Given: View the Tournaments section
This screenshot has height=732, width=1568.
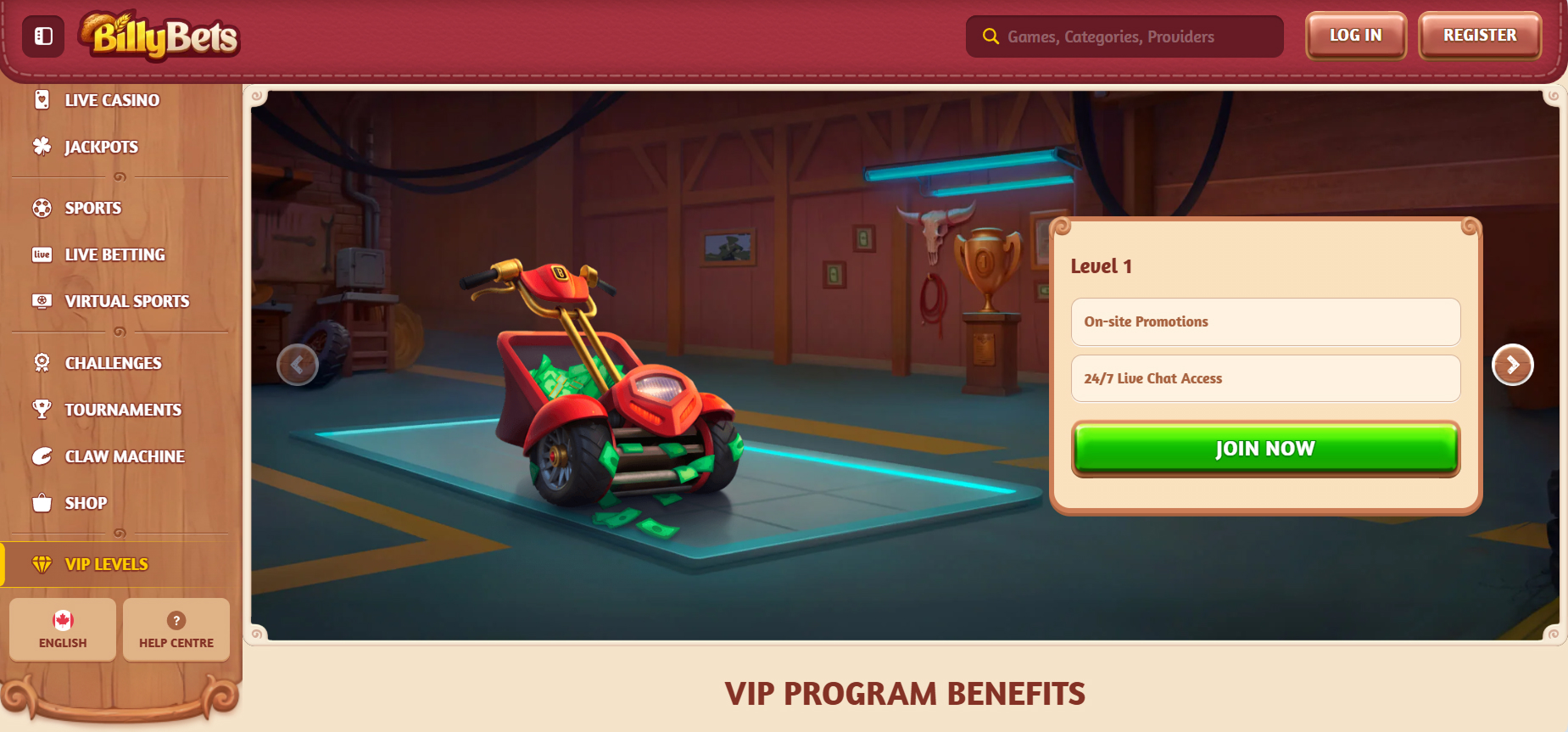Looking at the screenshot, I should 123,410.
